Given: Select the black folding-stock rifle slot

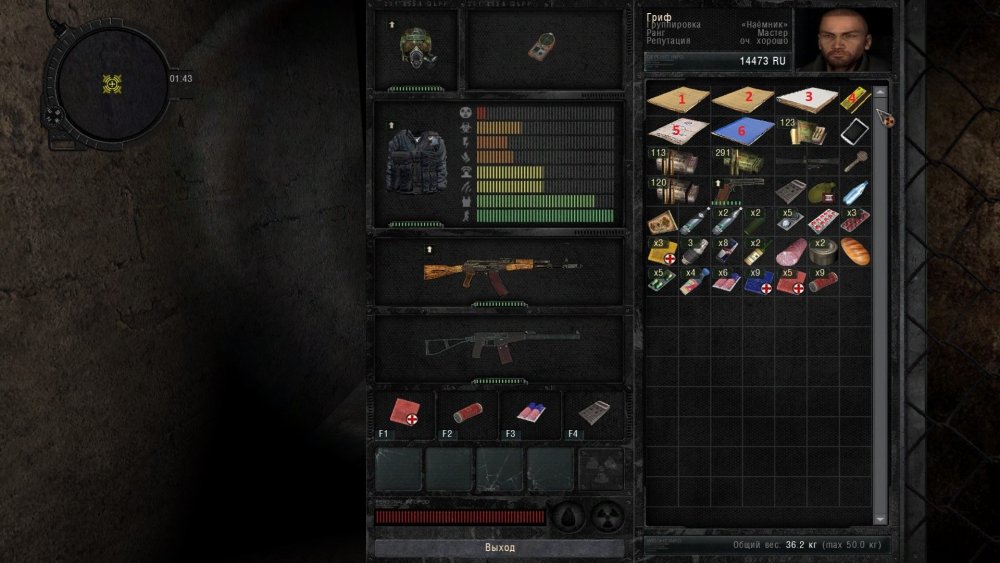Looking at the screenshot, I should click(499, 346).
